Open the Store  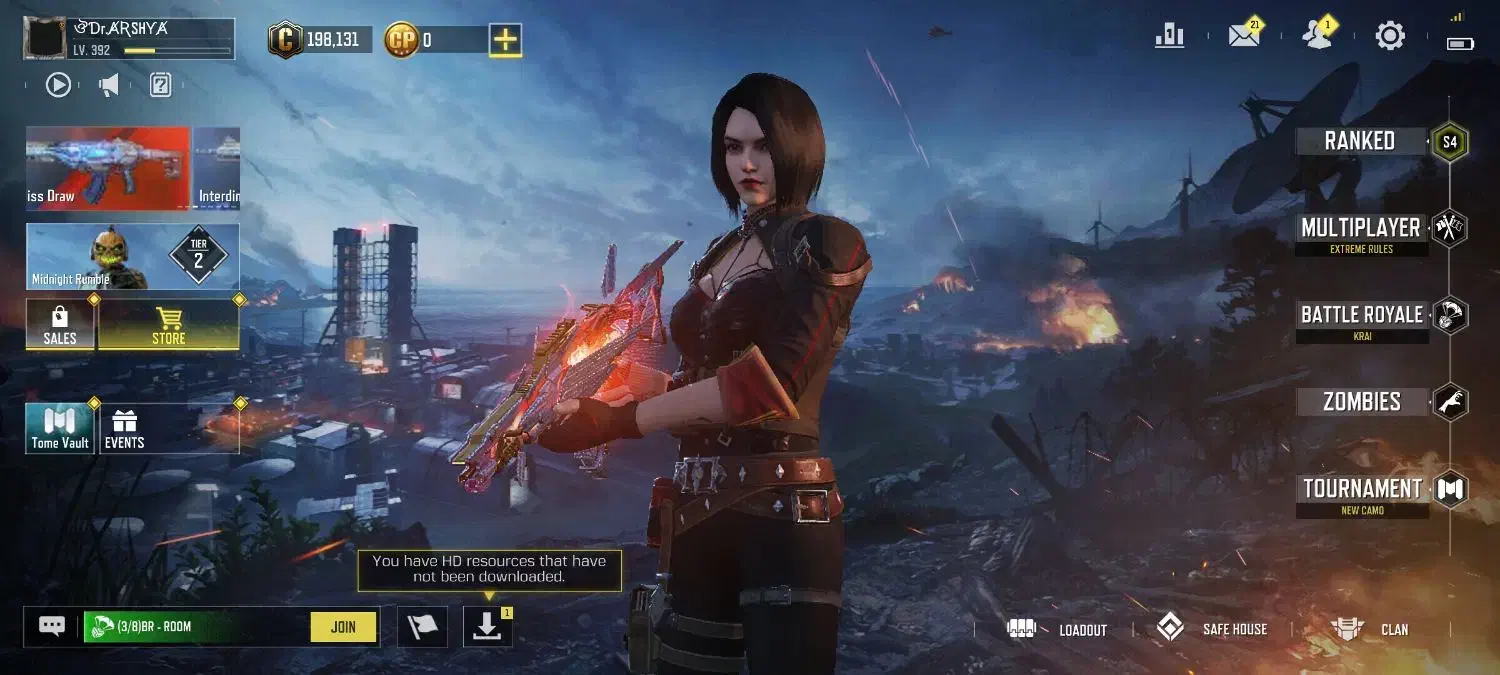click(x=168, y=326)
